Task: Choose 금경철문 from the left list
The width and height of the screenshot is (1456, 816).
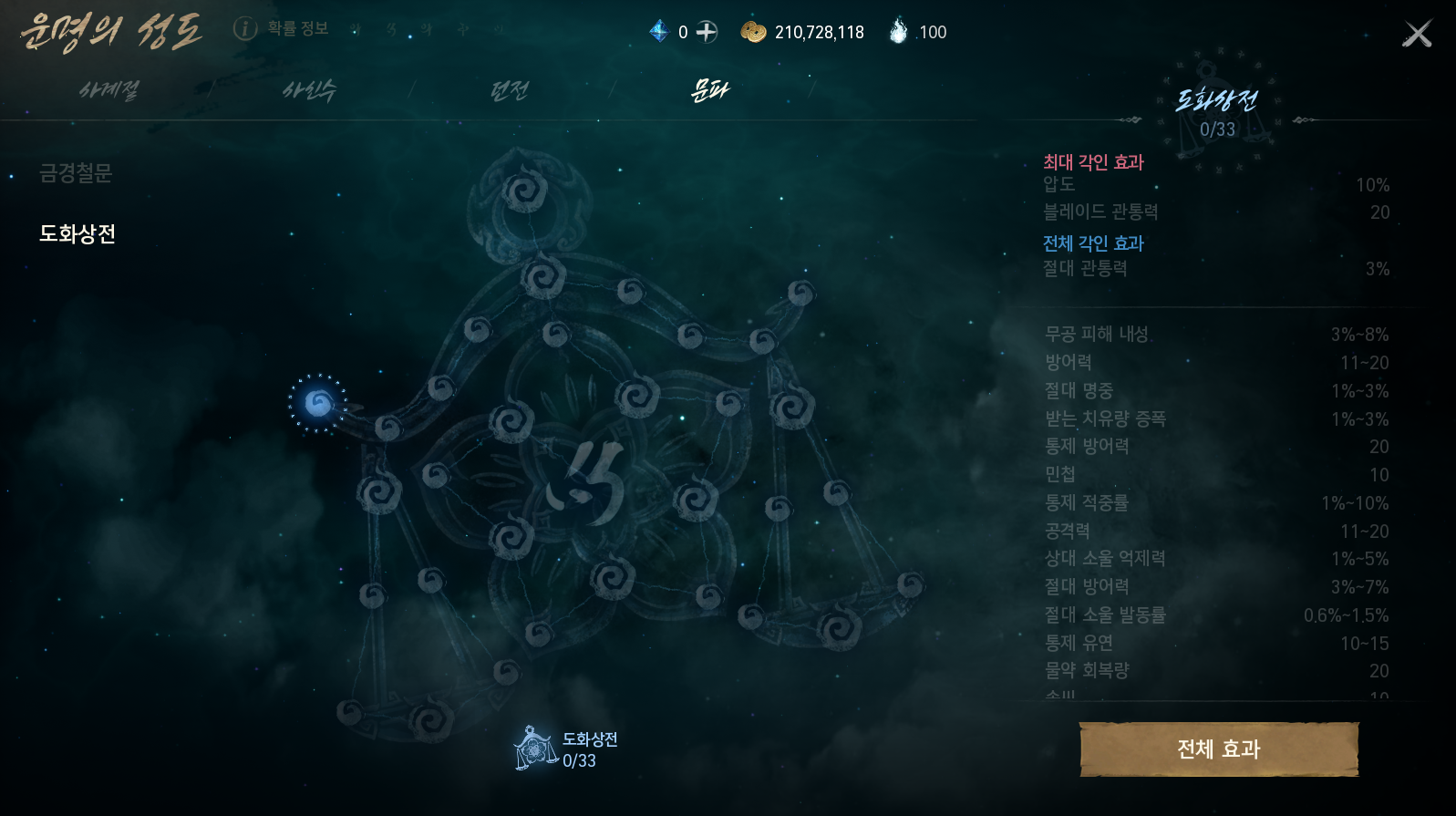Action: [76, 173]
